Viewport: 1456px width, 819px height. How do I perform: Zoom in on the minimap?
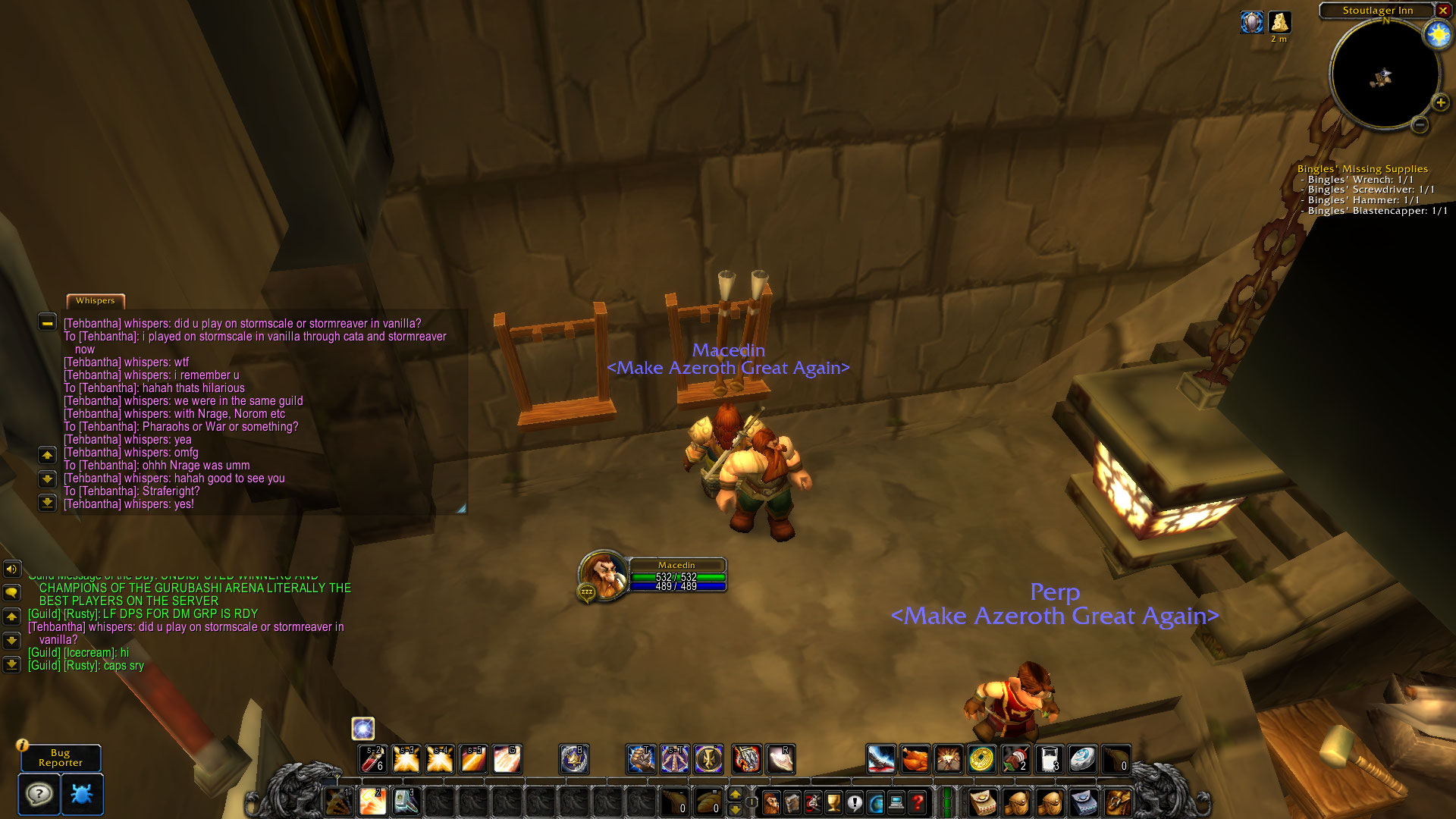pos(1440,102)
